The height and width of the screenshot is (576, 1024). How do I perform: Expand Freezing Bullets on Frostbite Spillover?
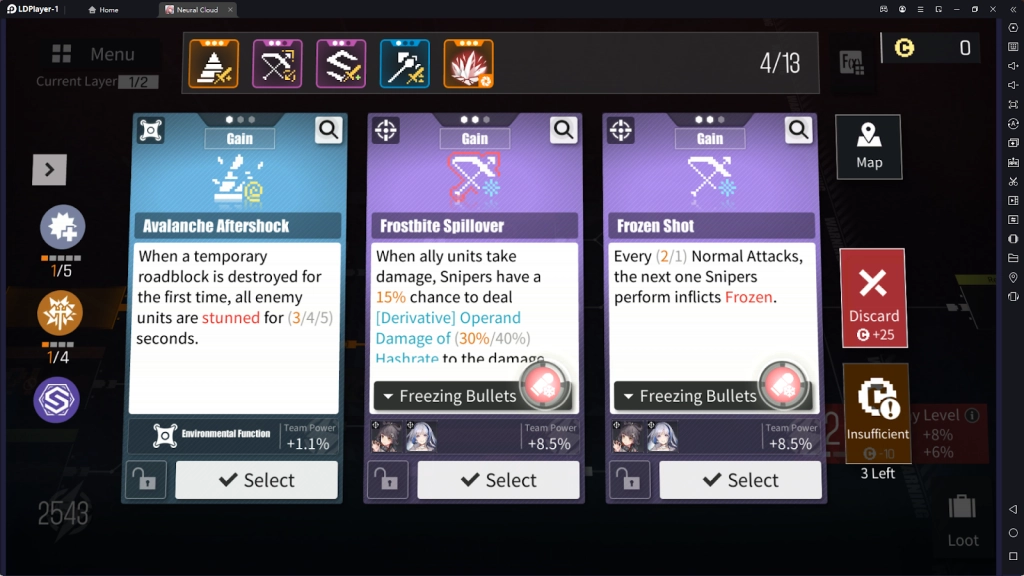tap(448, 396)
